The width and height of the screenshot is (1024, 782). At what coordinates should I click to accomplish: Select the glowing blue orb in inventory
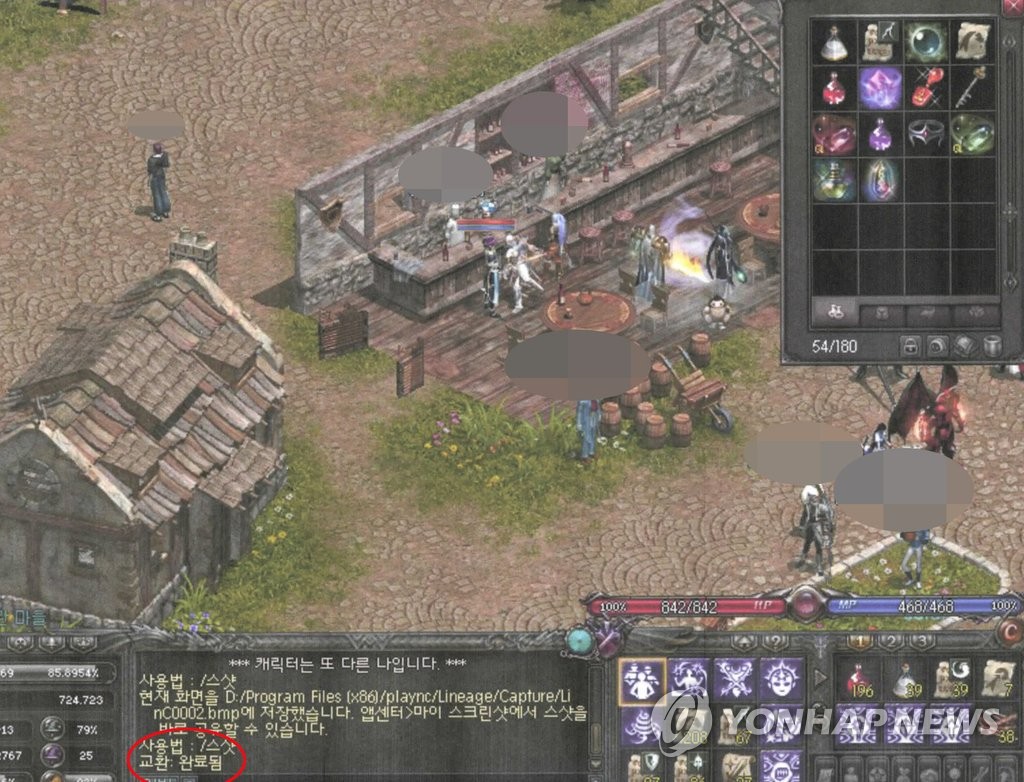(x=927, y=41)
